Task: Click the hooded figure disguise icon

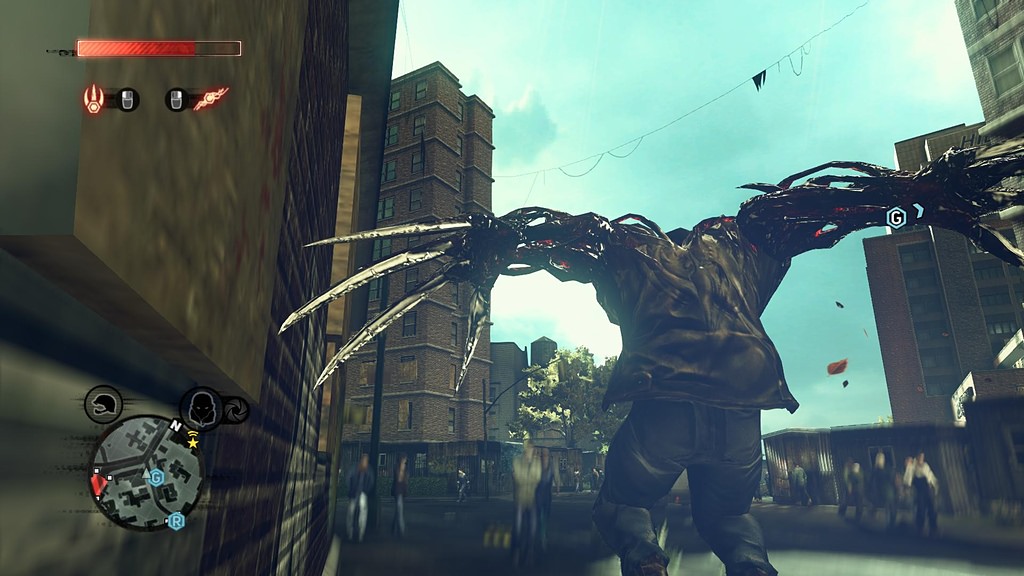Action: point(201,408)
